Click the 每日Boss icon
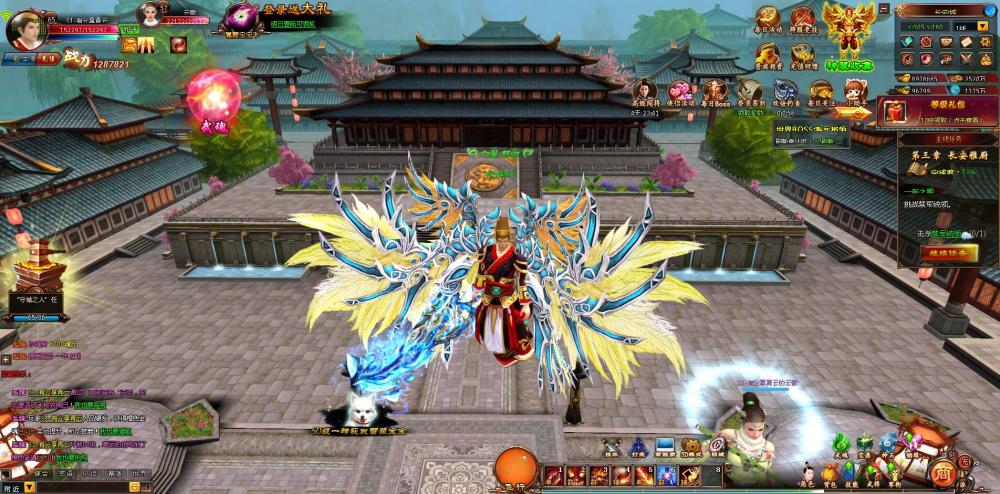 tap(715, 91)
